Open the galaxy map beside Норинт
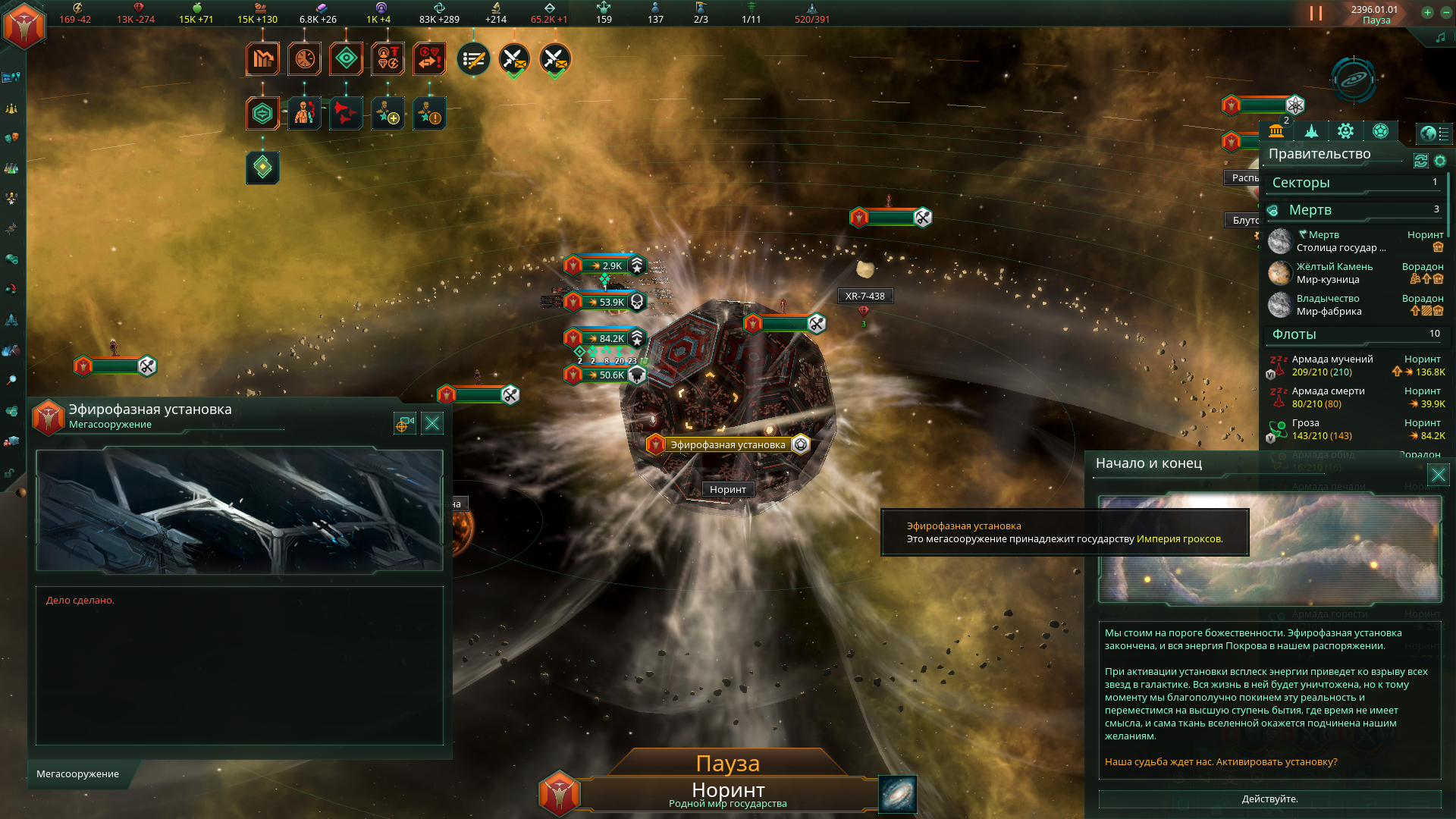Viewport: 1456px width, 819px height. pyautogui.click(x=898, y=794)
